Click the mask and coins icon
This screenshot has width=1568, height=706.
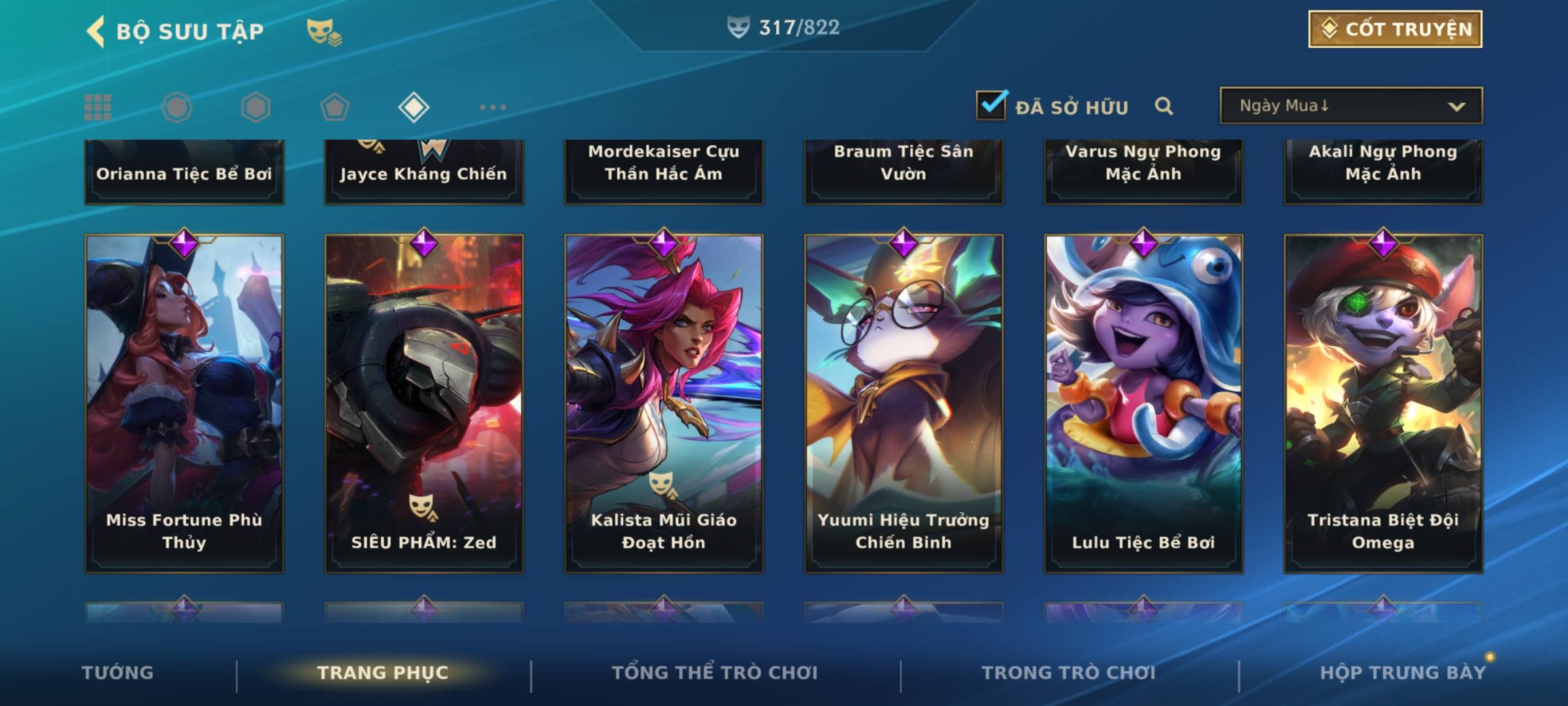pos(324,31)
